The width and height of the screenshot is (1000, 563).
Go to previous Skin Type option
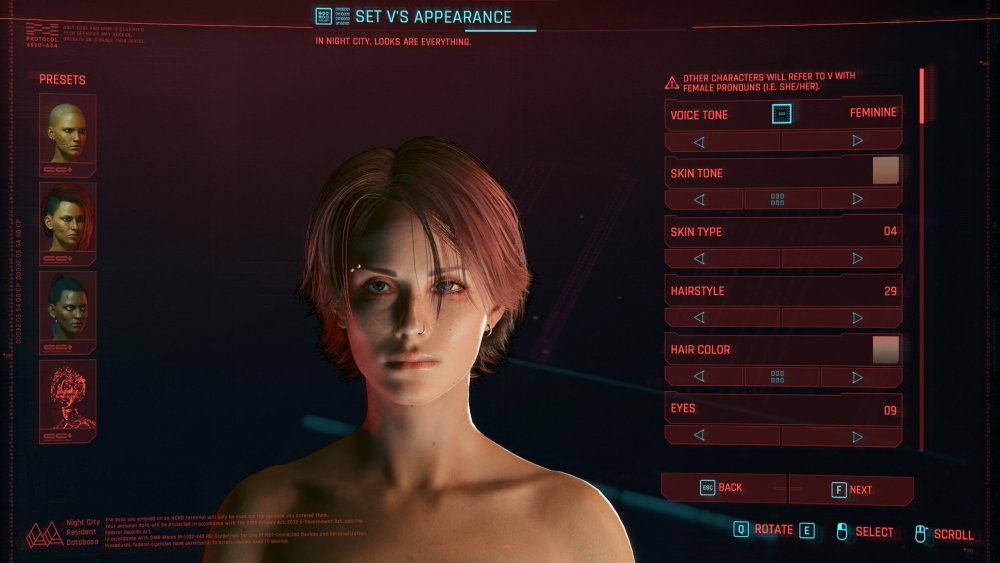click(x=698, y=258)
